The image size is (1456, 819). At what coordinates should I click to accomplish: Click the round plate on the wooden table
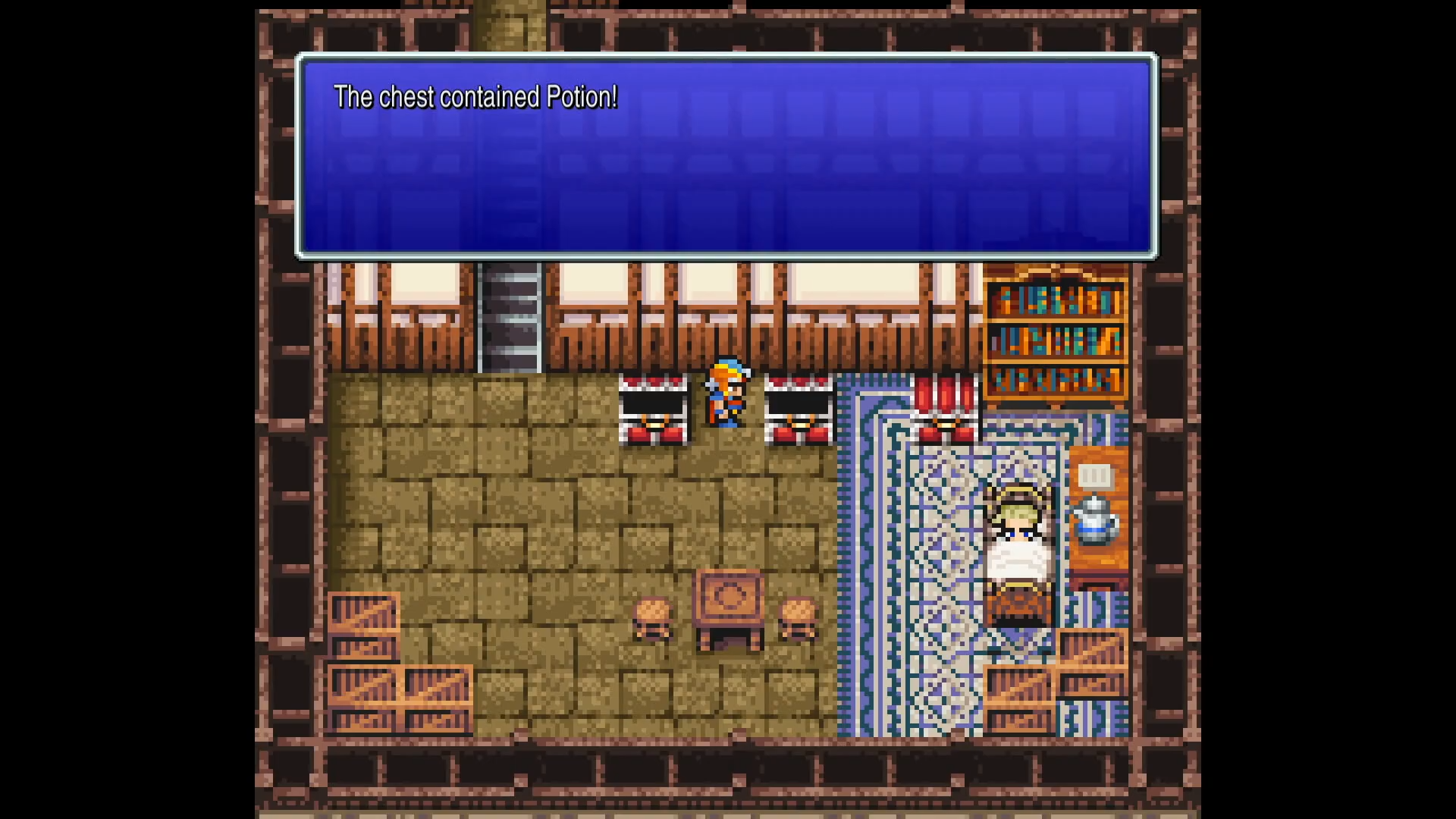tap(730, 595)
